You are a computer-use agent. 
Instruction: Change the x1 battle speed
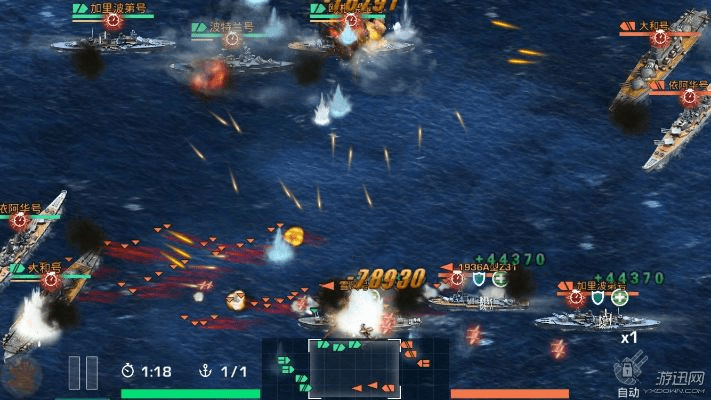pyautogui.click(x=629, y=337)
